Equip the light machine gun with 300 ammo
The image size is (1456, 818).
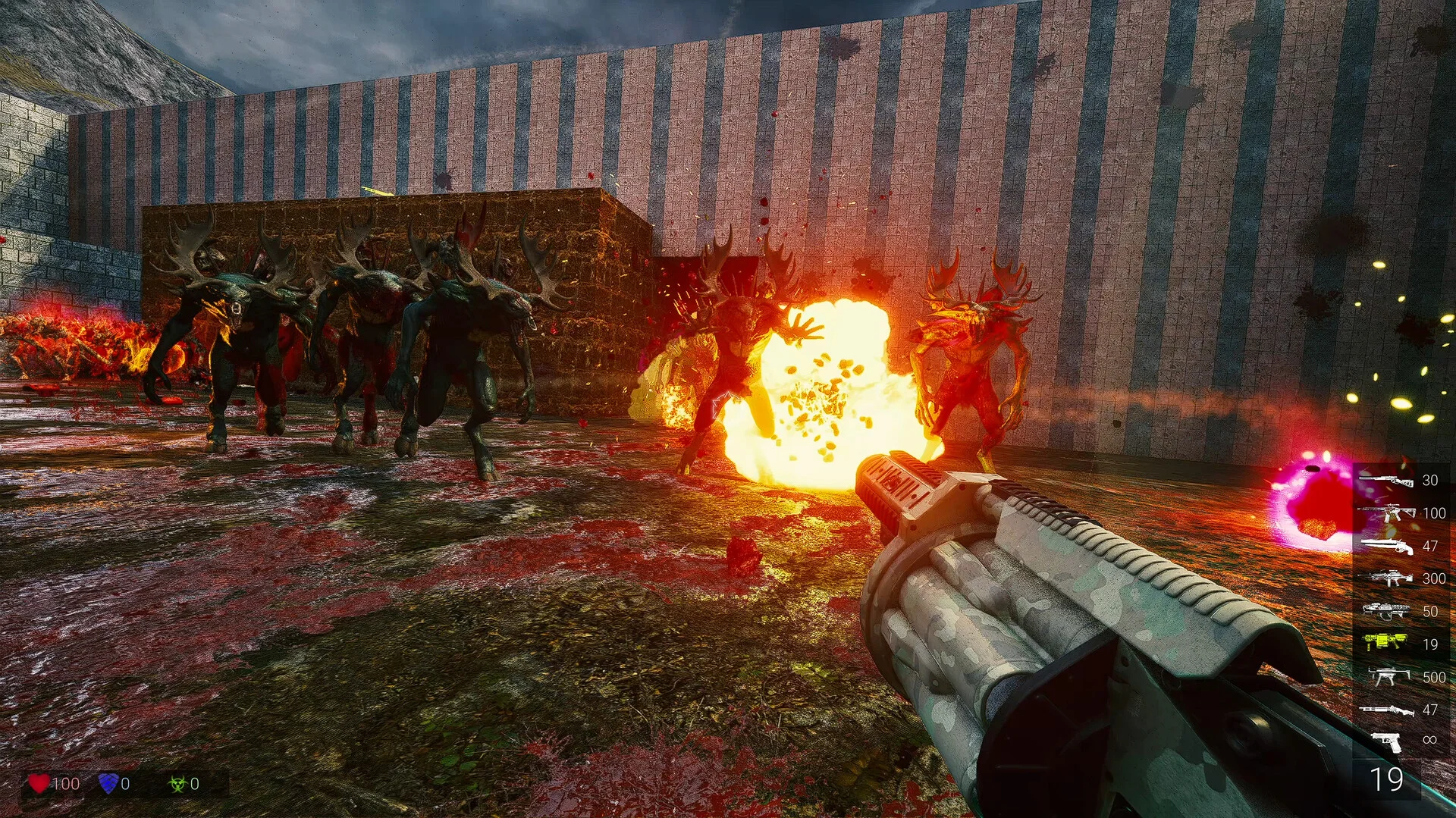[1385, 578]
